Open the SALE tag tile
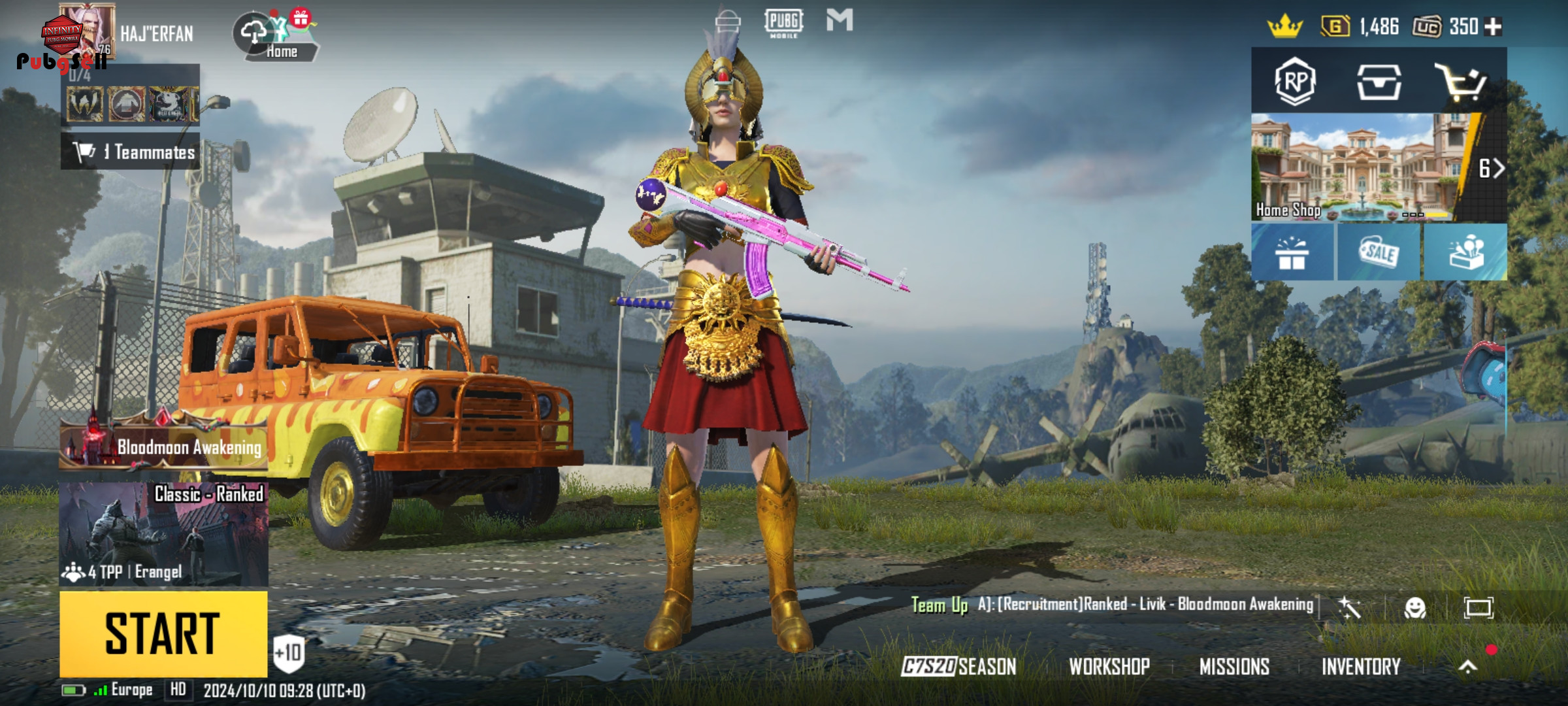 click(1379, 252)
